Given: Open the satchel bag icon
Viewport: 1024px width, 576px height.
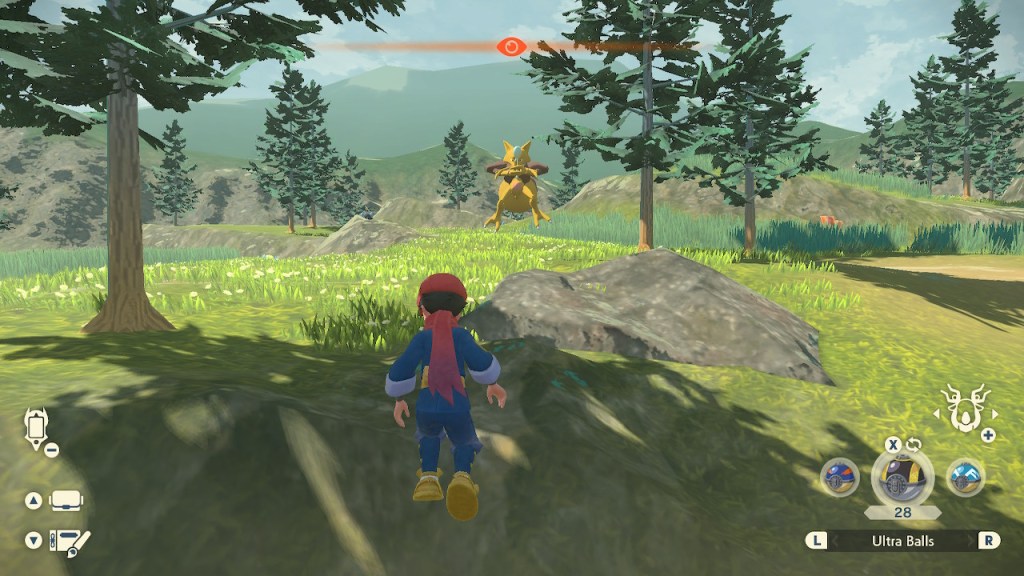Looking at the screenshot, I should pos(67,500).
